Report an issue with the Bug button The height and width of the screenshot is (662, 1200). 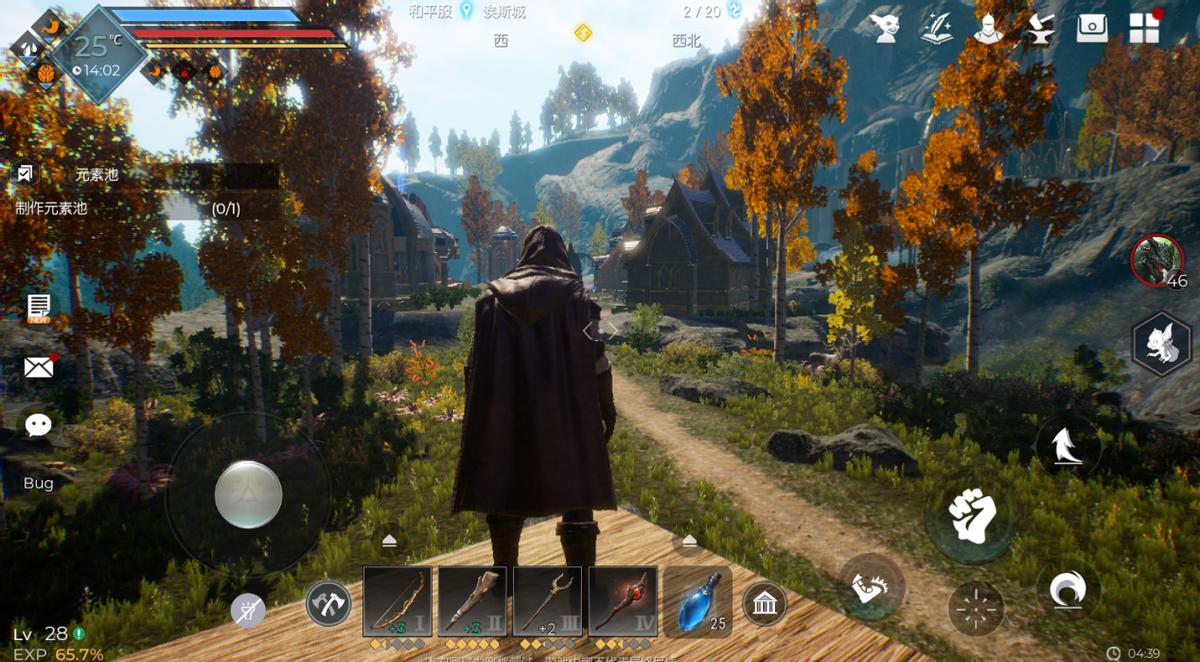tap(38, 484)
